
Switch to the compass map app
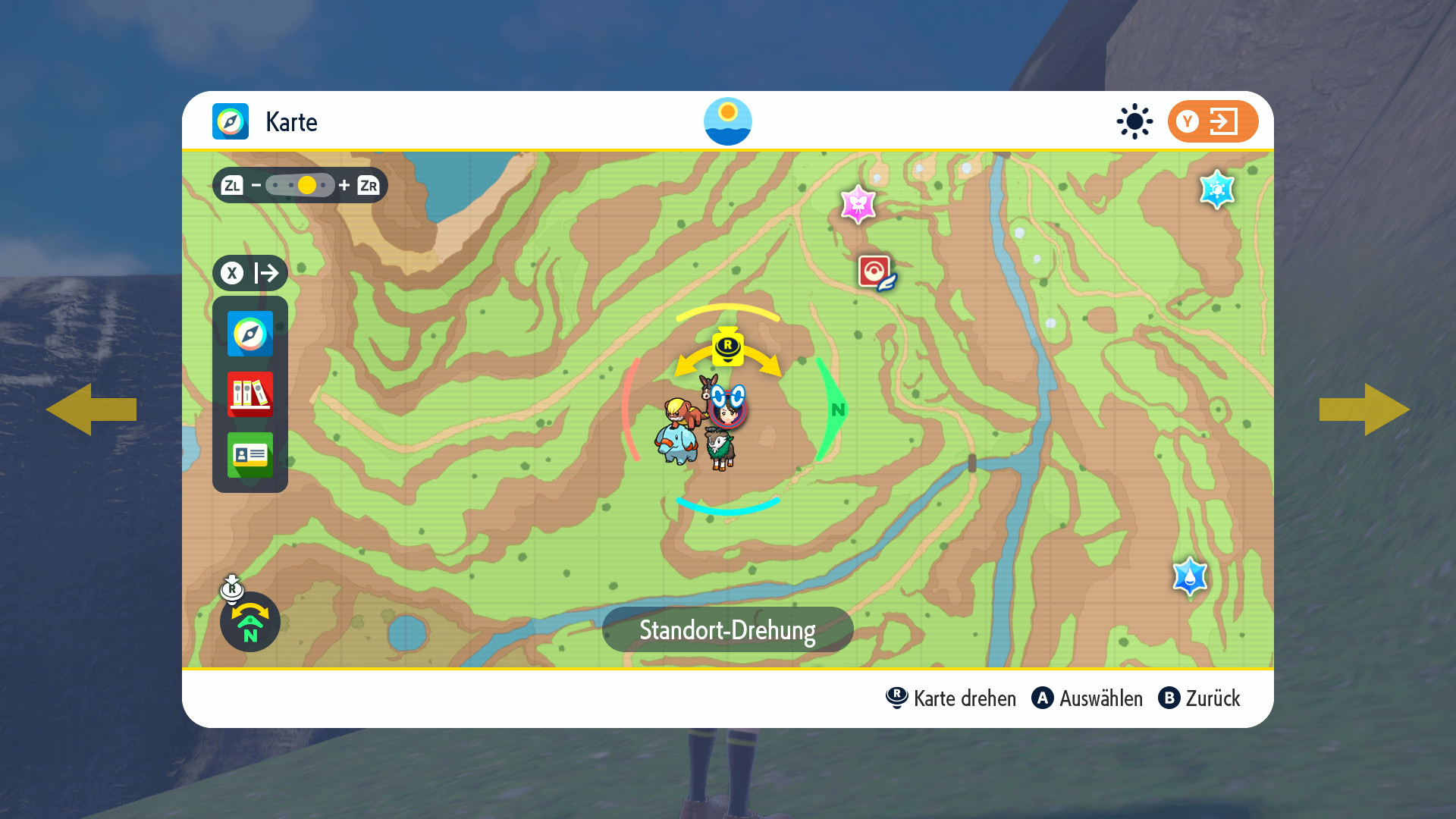(250, 334)
